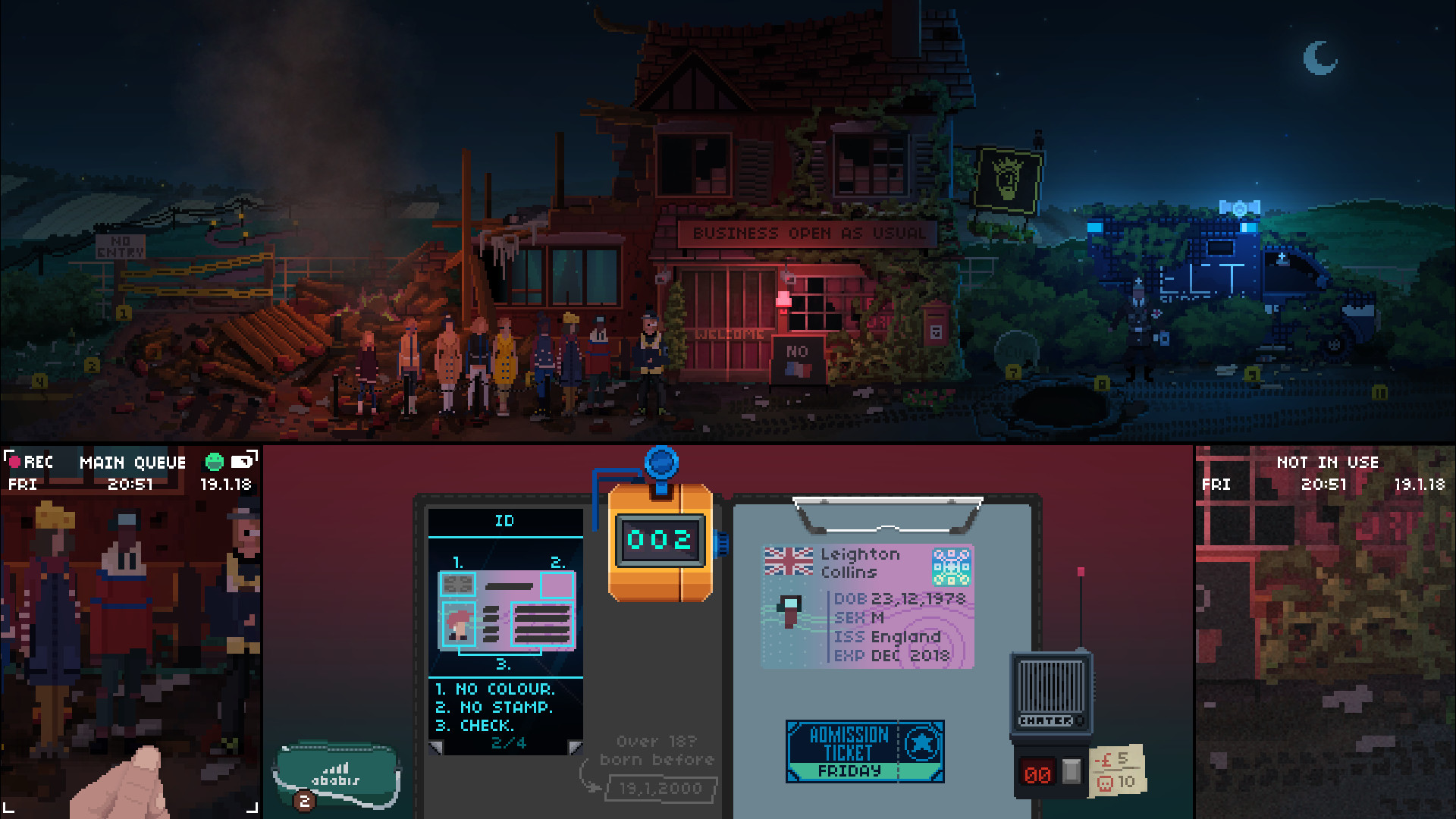Click the Friday Admission Ticket
Image resolution: width=1456 pixels, height=819 pixels.
[x=864, y=749]
